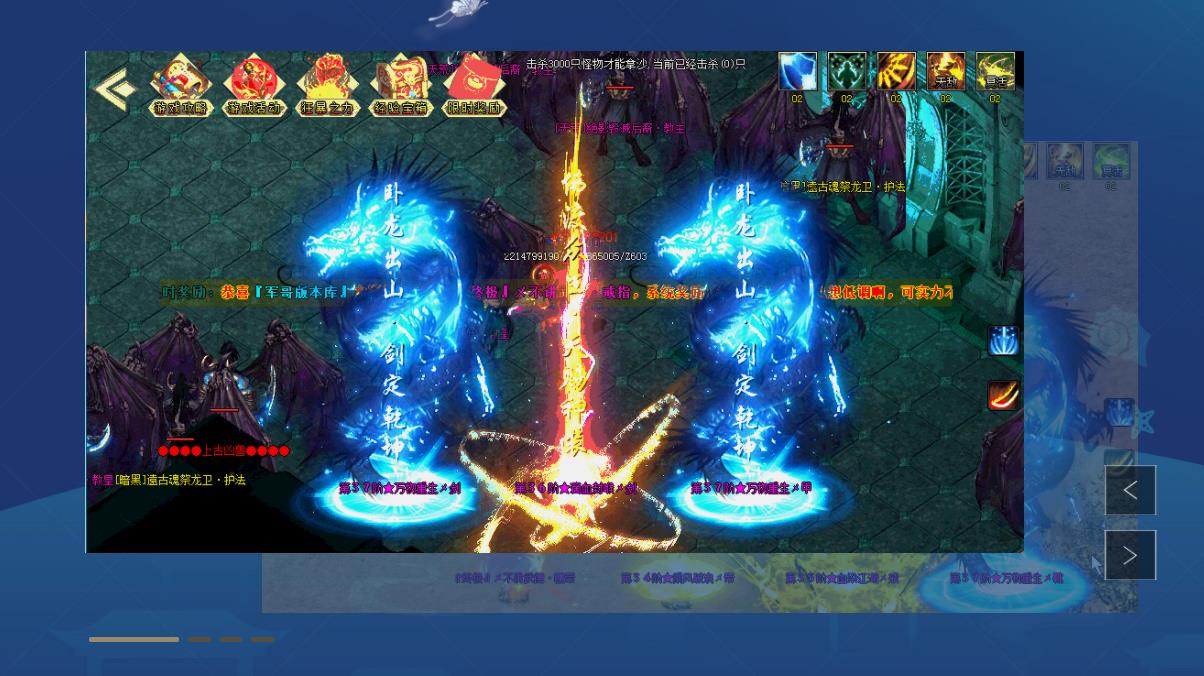Open the 游戏攻略 game guide
This screenshot has width=1204, height=676.
(181, 86)
